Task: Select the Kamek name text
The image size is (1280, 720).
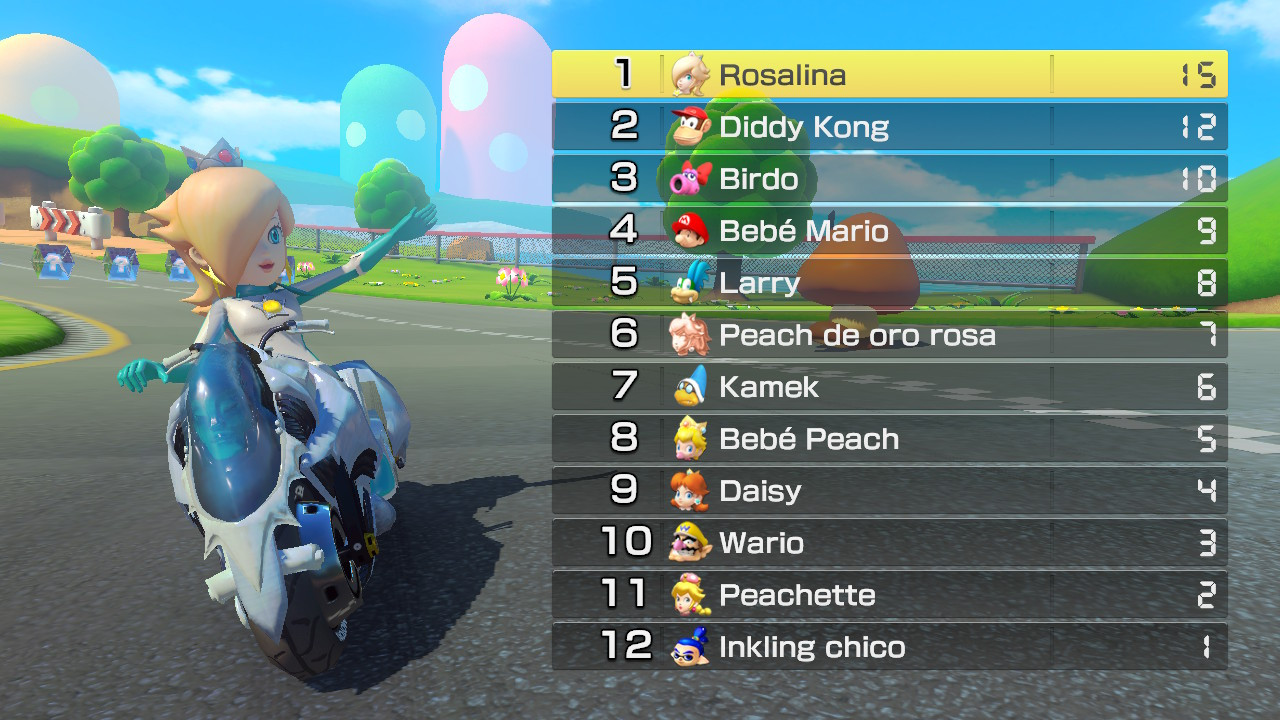Action: click(768, 387)
